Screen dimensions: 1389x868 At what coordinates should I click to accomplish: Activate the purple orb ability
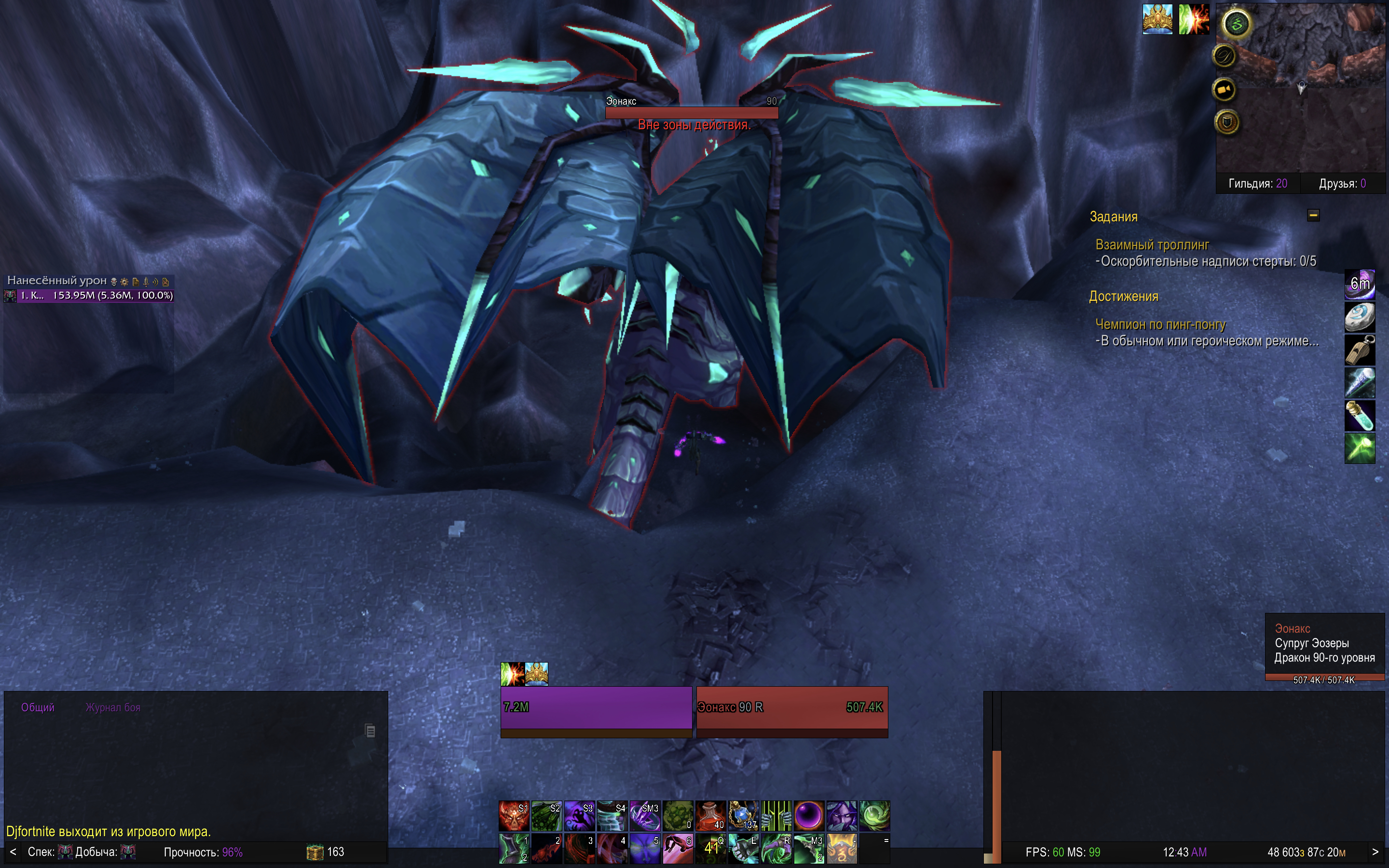809,816
